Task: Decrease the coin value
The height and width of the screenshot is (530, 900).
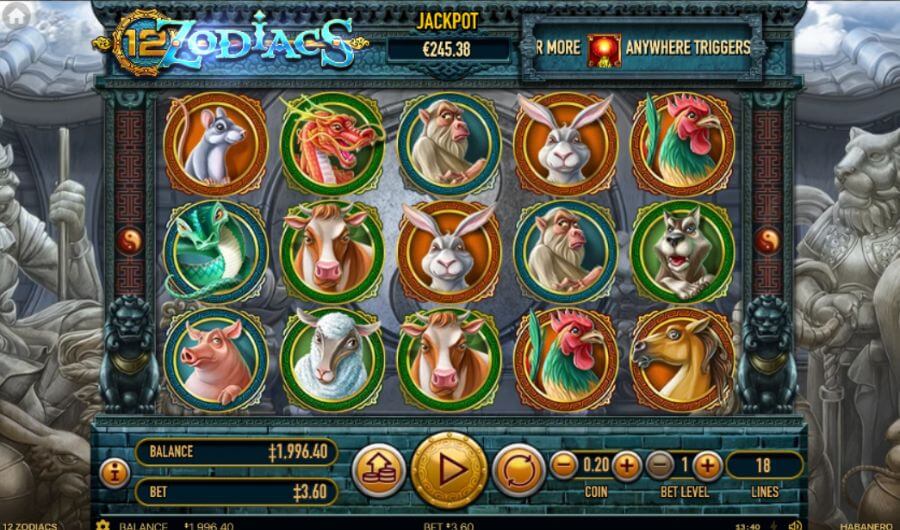Action: pyautogui.click(x=564, y=465)
